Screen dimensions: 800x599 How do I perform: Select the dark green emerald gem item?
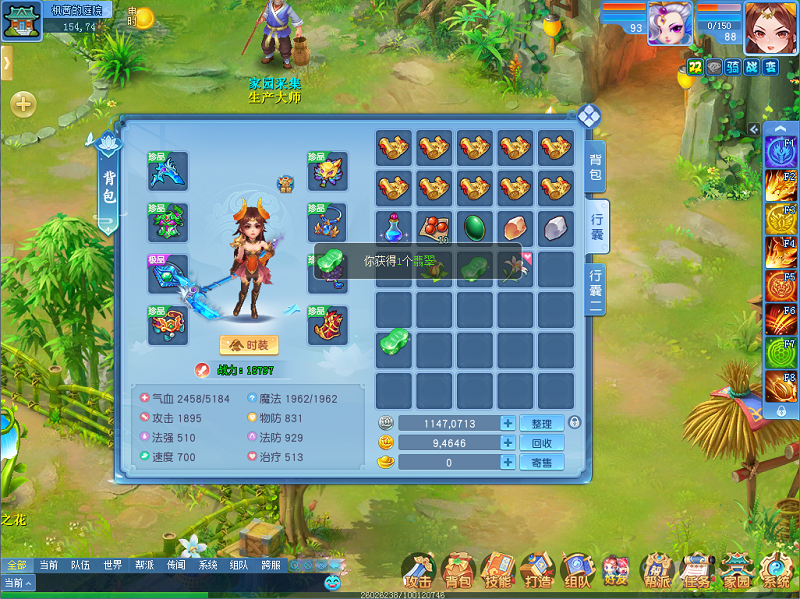coord(475,228)
